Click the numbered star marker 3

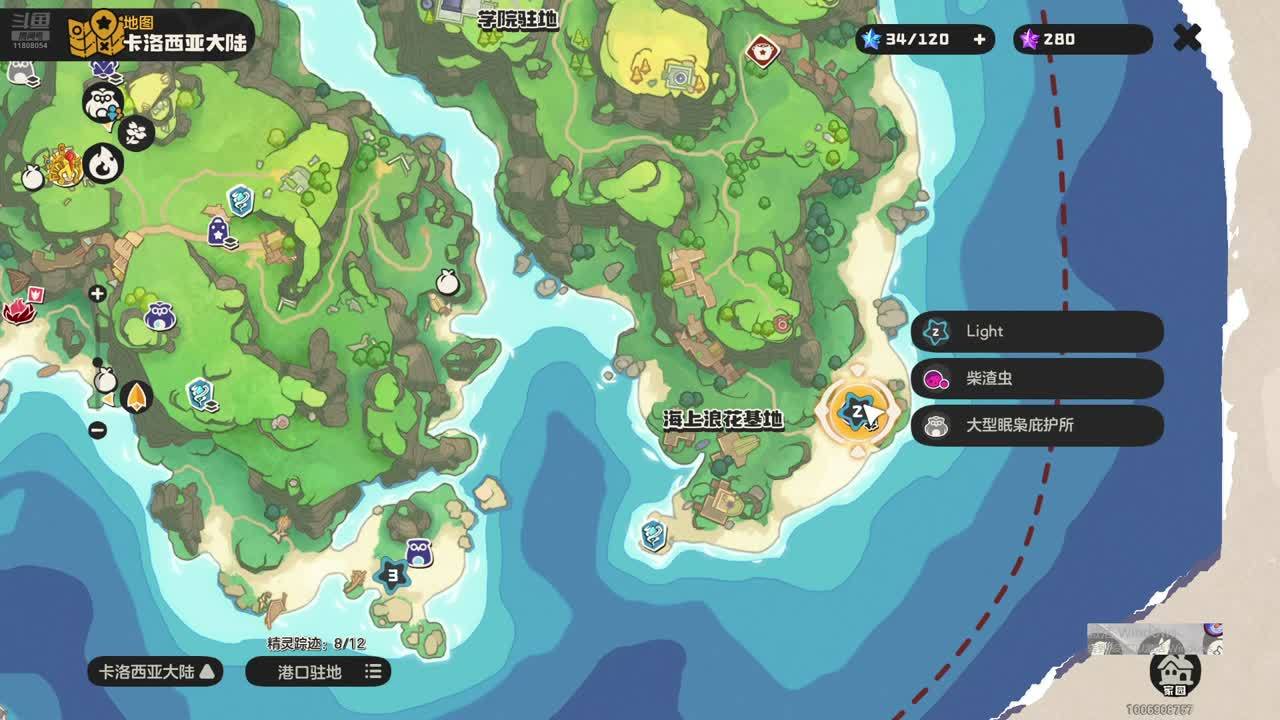[x=392, y=575]
